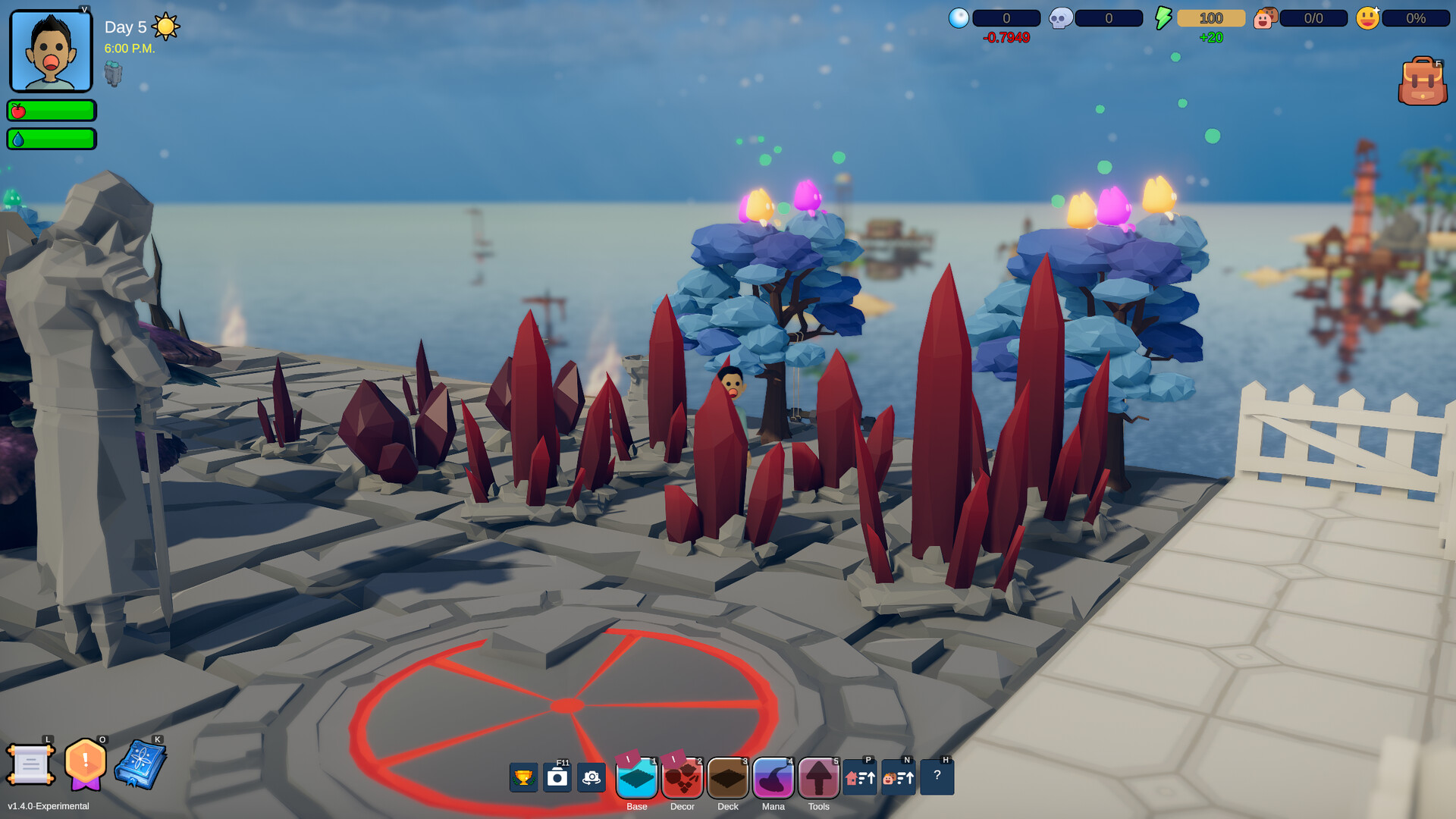This screenshot has height=819, width=1456.
Task: Open the gold trophy achievements button
Action: click(x=523, y=777)
